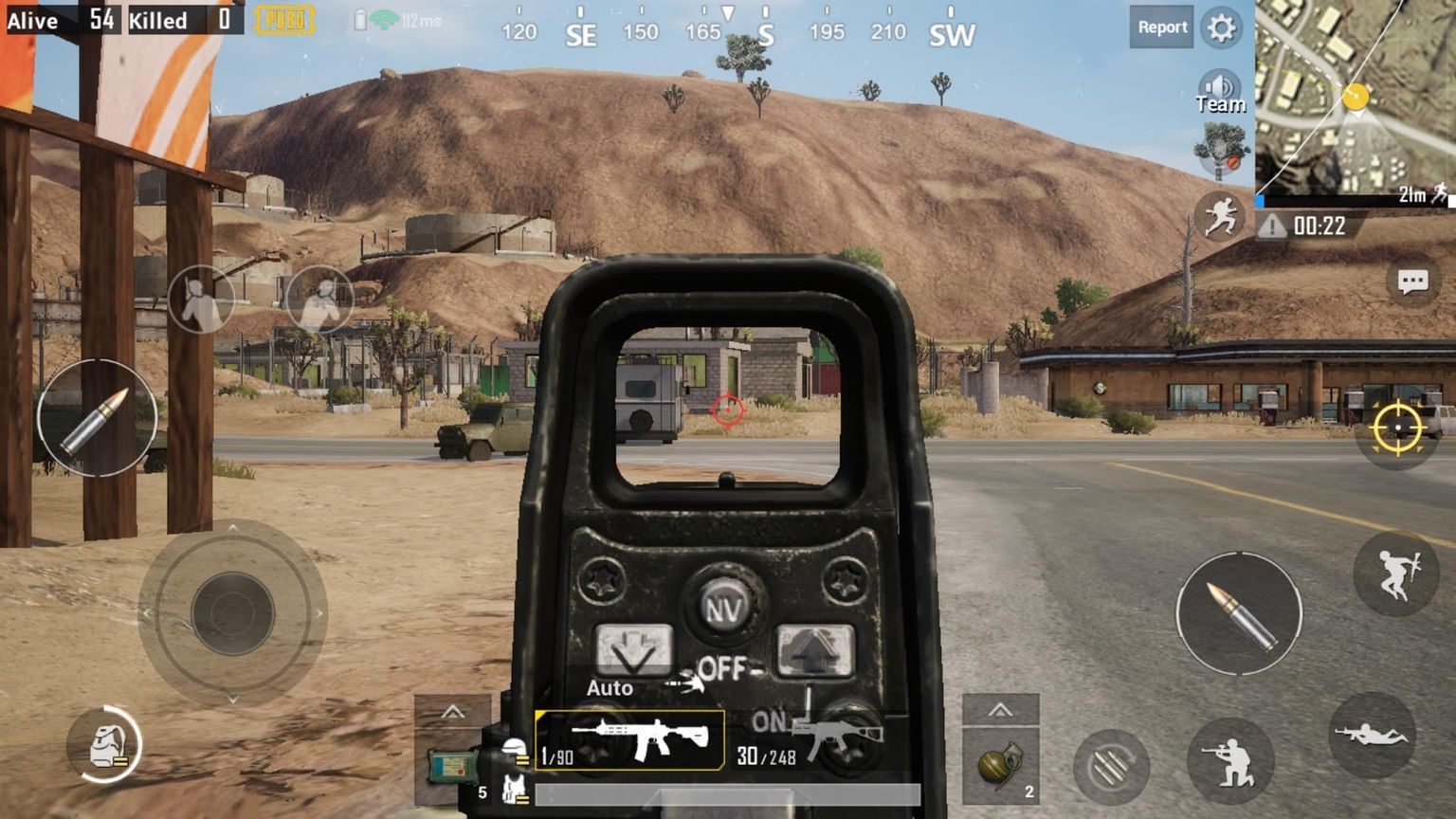
Task: Expand the healing items list arrow
Action: [452, 712]
